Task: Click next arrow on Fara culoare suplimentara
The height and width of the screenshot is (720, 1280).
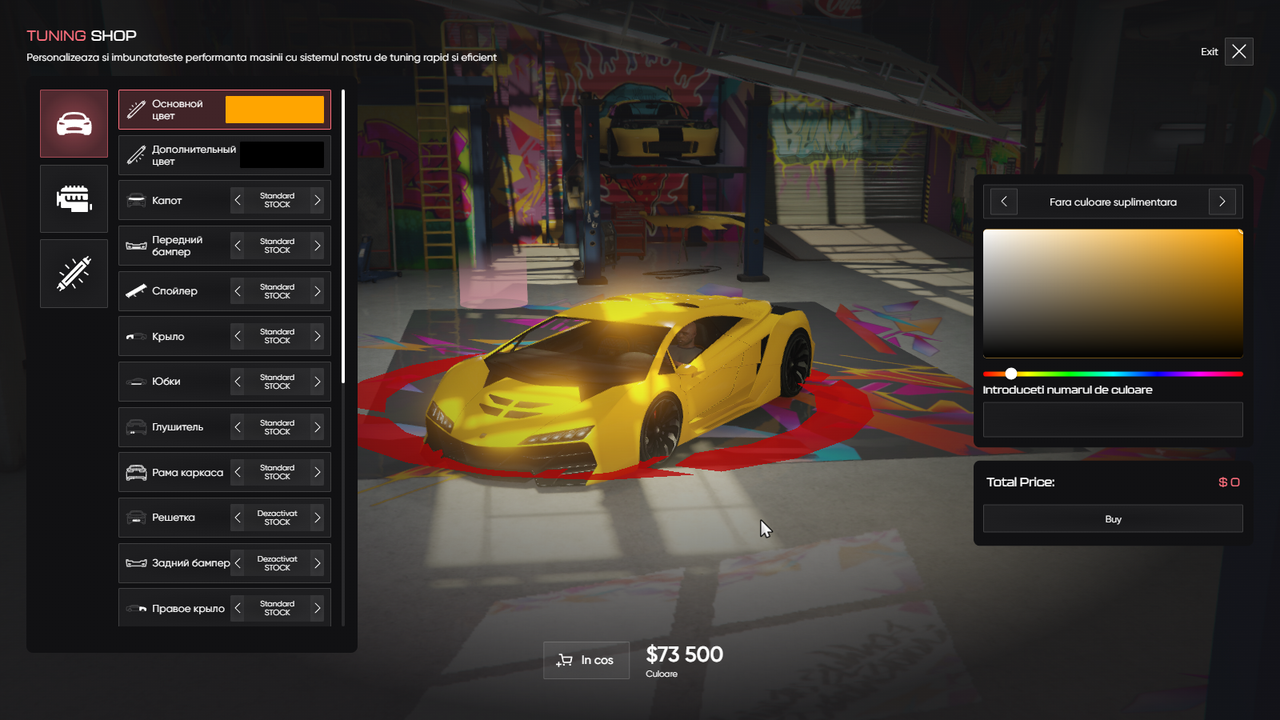Action: tap(1222, 202)
